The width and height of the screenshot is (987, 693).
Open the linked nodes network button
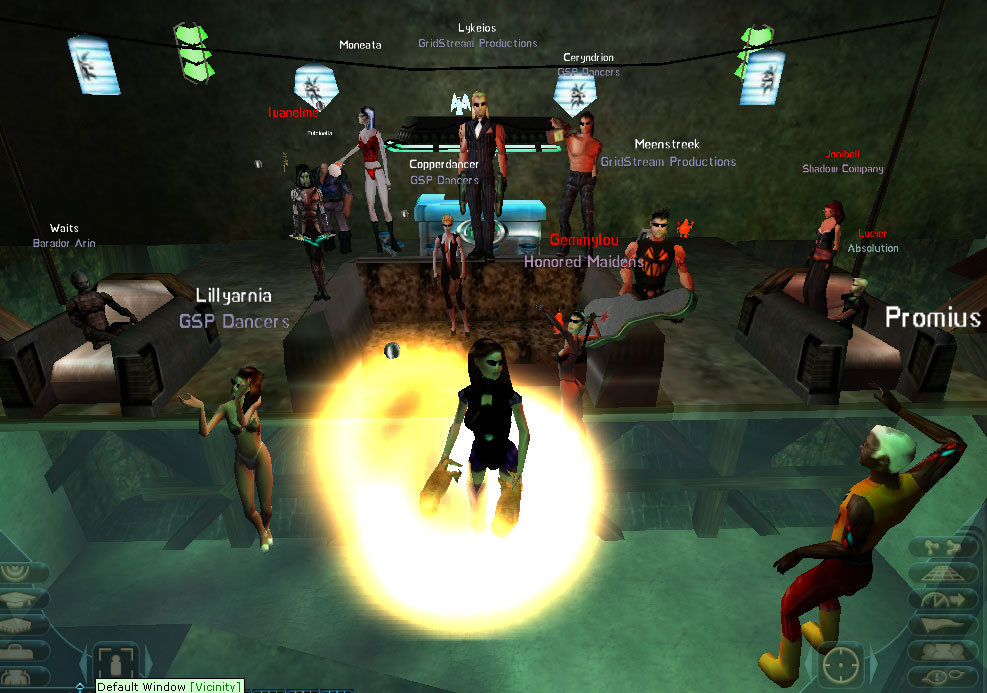click(x=944, y=548)
